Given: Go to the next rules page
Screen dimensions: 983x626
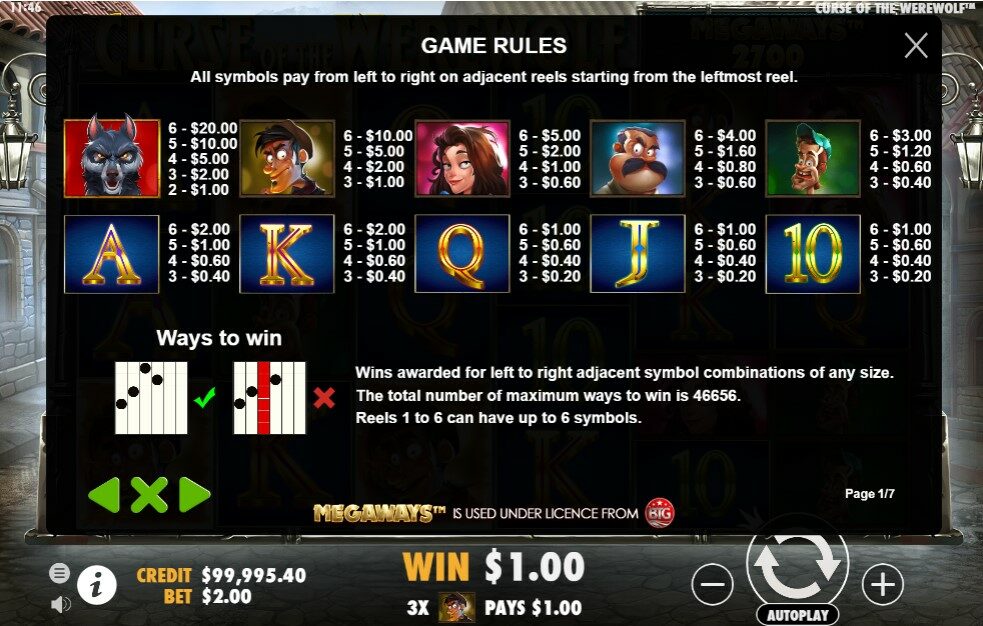Looking at the screenshot, I should click(x=194, y=494).
